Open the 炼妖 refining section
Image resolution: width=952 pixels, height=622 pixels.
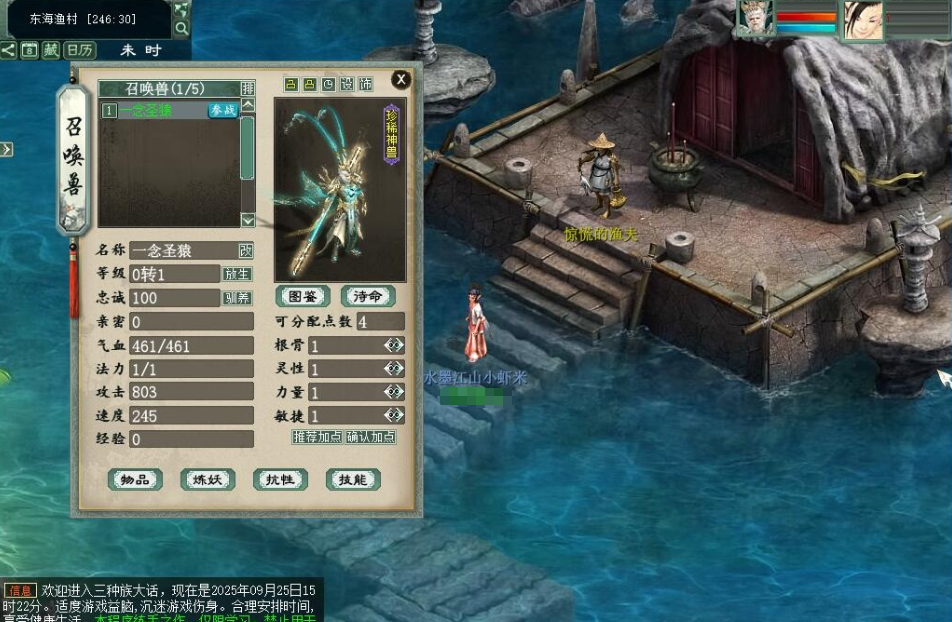click(x=208, y=480)
